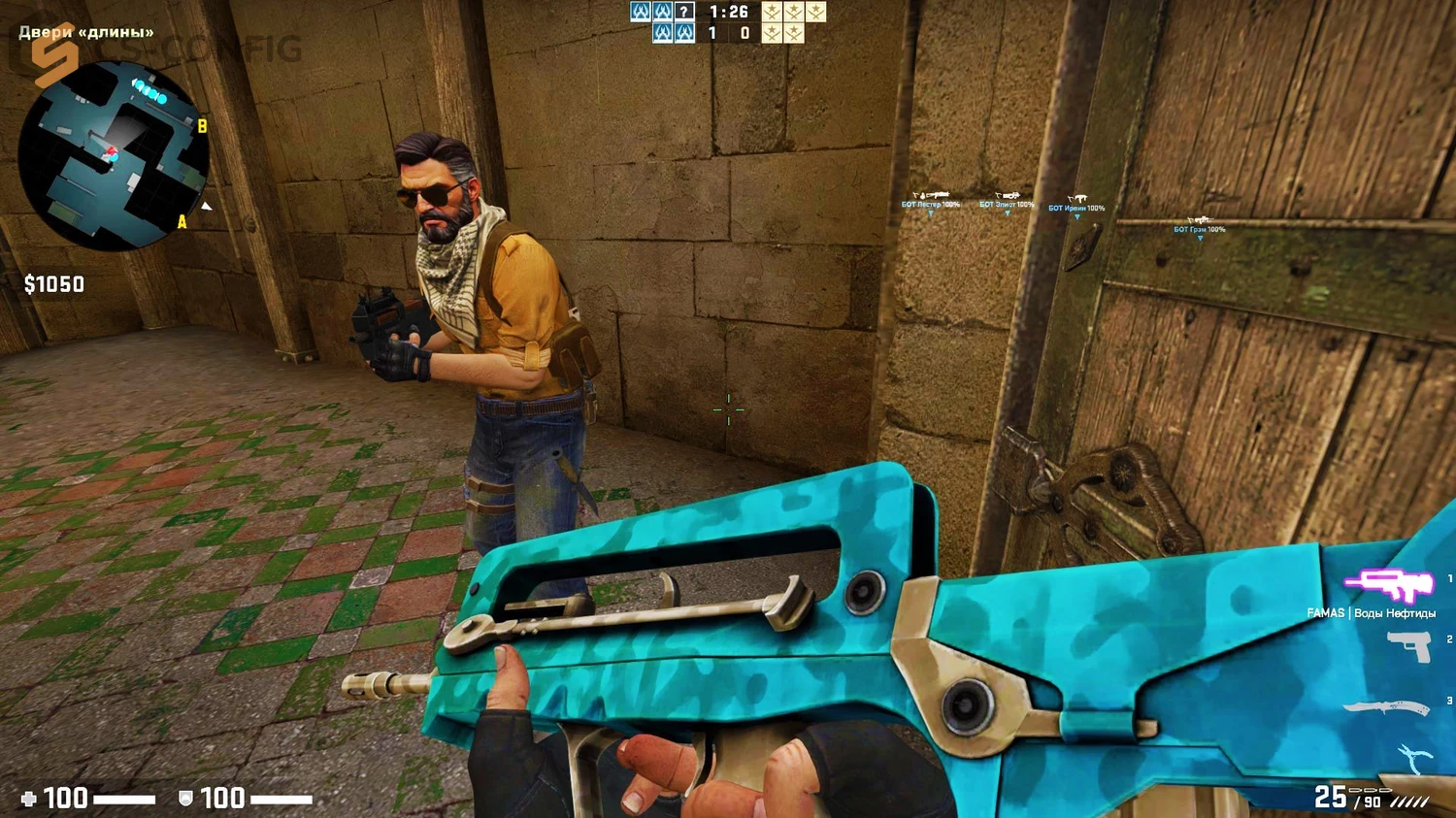Click the weapon icon above БОТ Ирвин's name
This screenshot has height=818, width=1456.
coord(1076,197)
